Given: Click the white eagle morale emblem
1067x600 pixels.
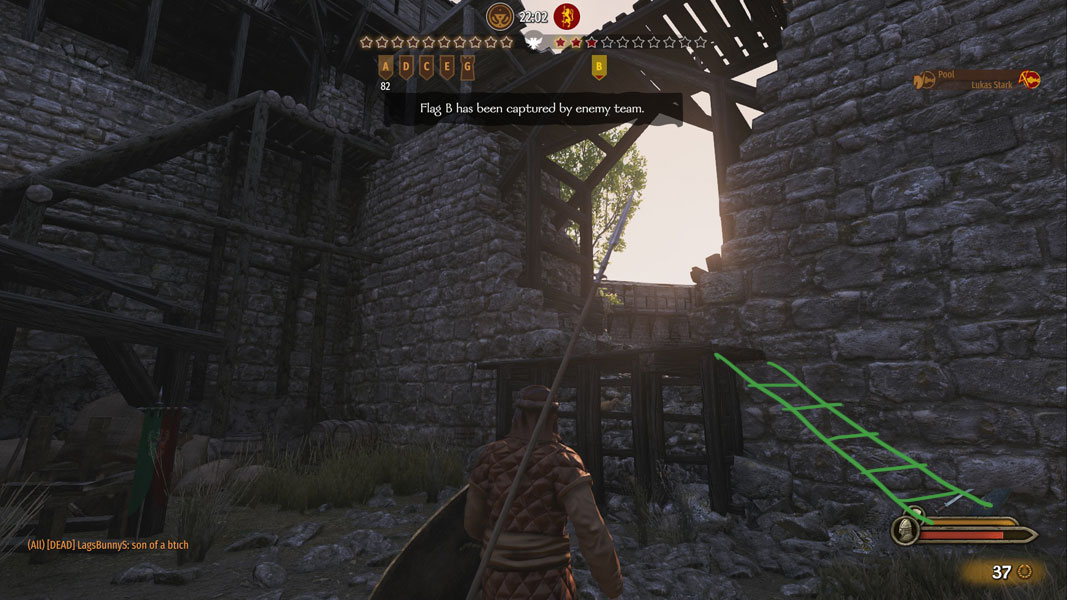Looking at the screenshot, I should [533, 43].
